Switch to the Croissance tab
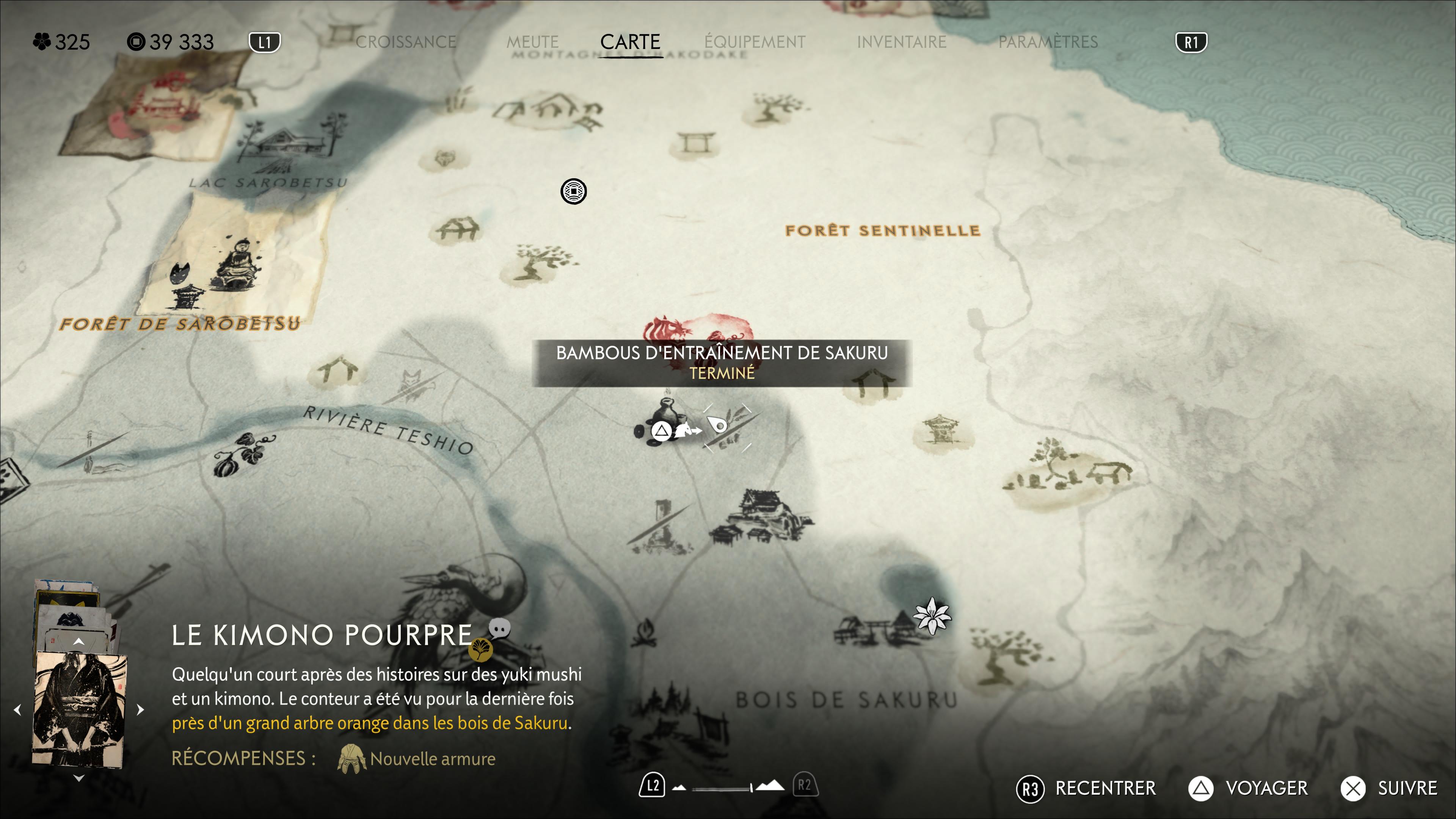Viewport: 1456px width, 819px height. [x=405, y=42]
